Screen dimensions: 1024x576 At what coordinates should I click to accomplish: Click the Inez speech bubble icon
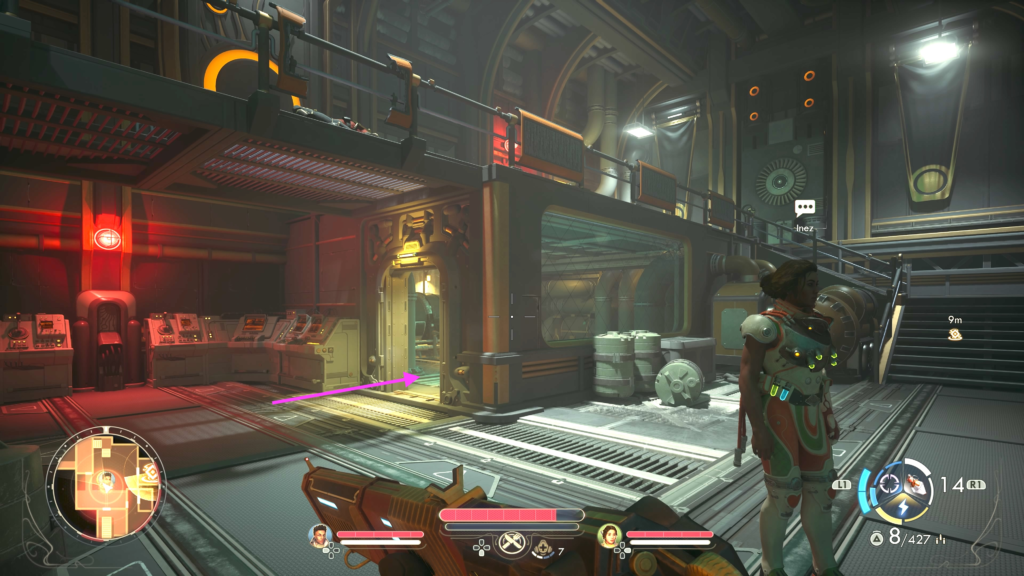[x=805, y=208]
